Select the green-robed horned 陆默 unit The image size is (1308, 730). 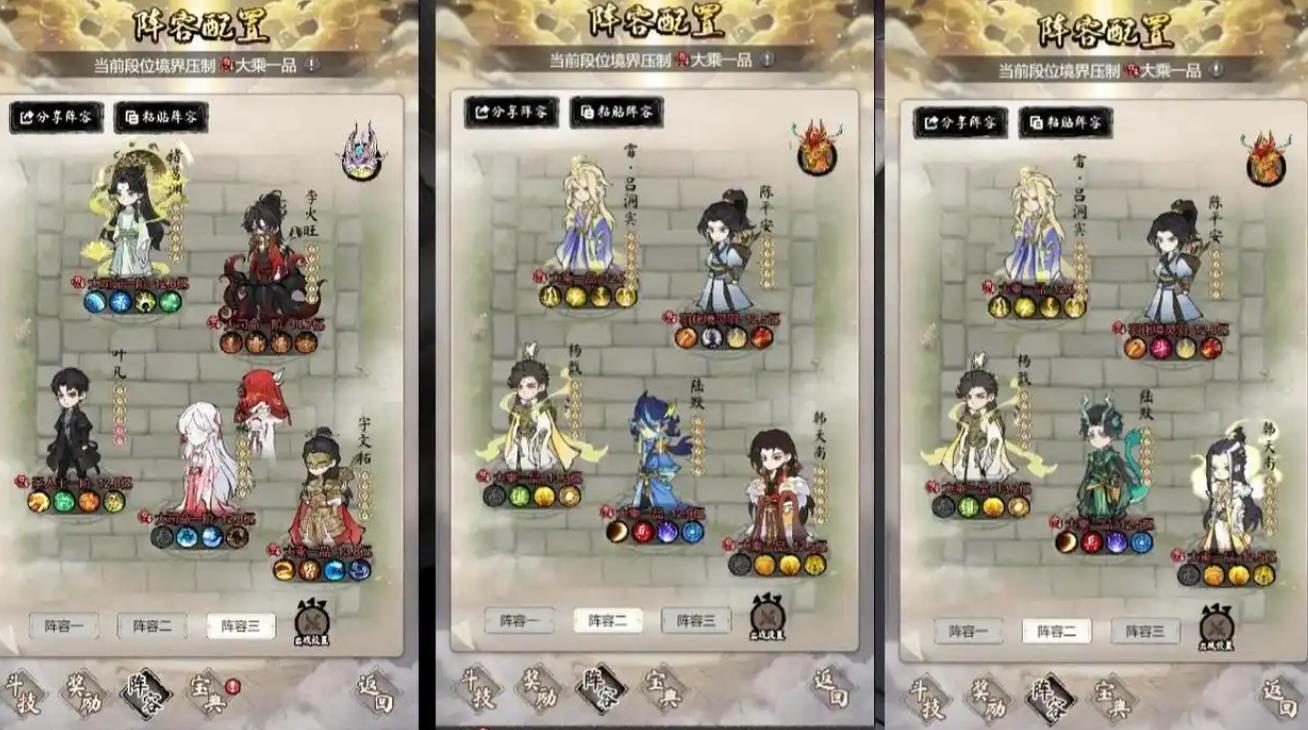pyautogui.click(x=1105, y=460)
